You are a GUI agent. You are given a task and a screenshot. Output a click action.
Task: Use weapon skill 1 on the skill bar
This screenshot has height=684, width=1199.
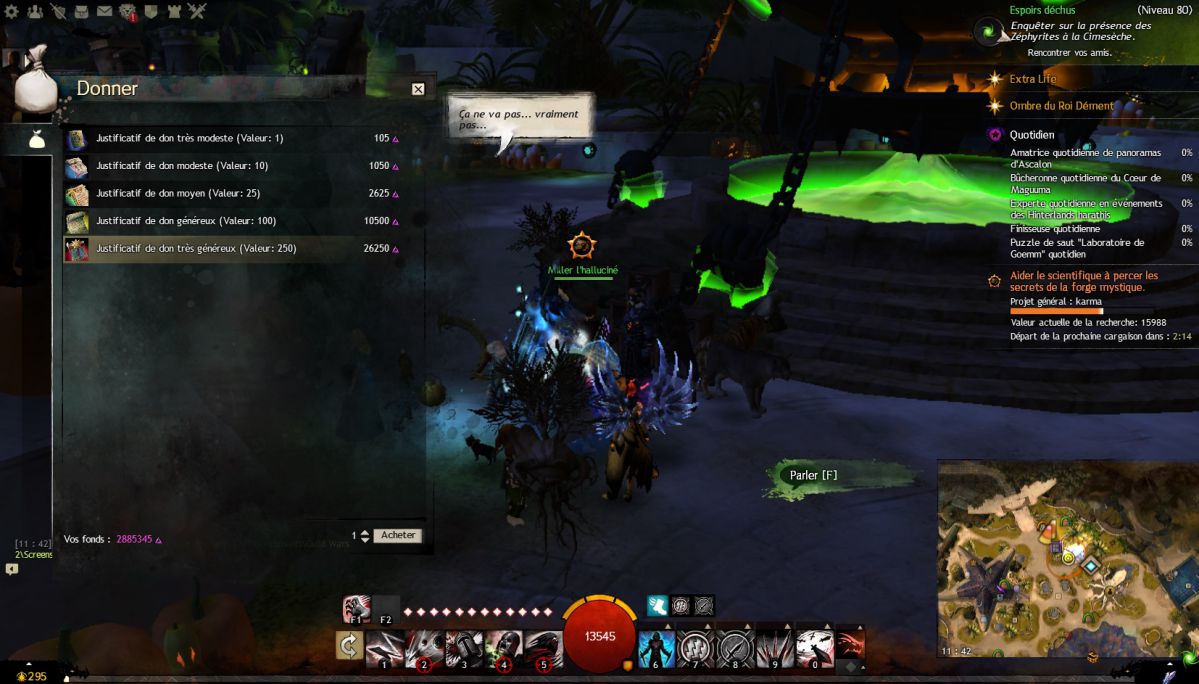385,648
